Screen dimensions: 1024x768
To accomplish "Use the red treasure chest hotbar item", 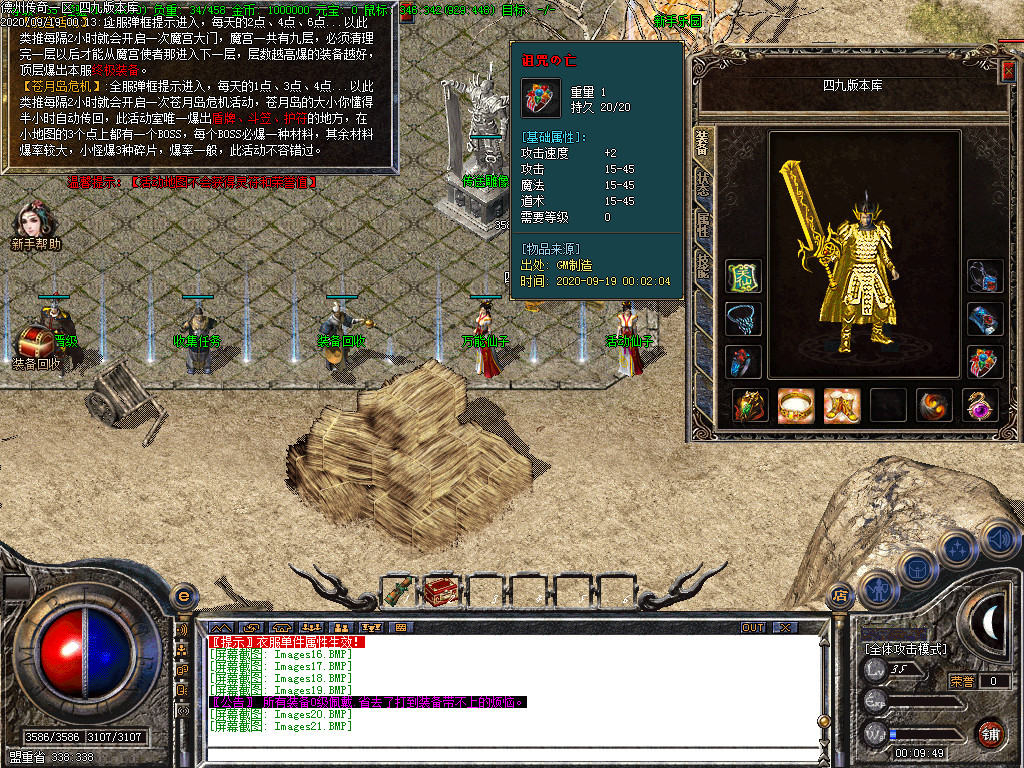I will (x=440, y=592).
